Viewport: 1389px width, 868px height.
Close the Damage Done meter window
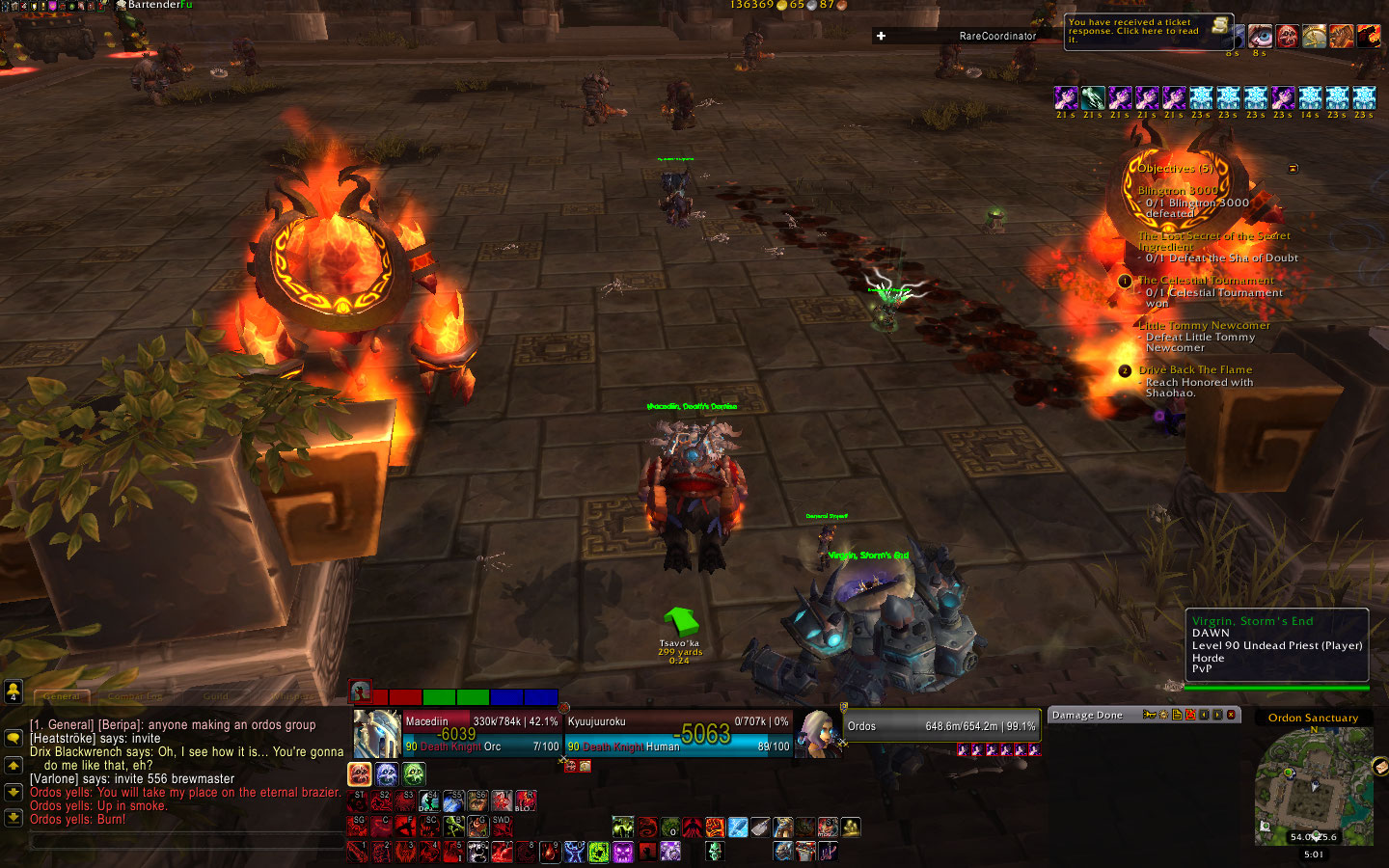click(x=1231, y=715)
